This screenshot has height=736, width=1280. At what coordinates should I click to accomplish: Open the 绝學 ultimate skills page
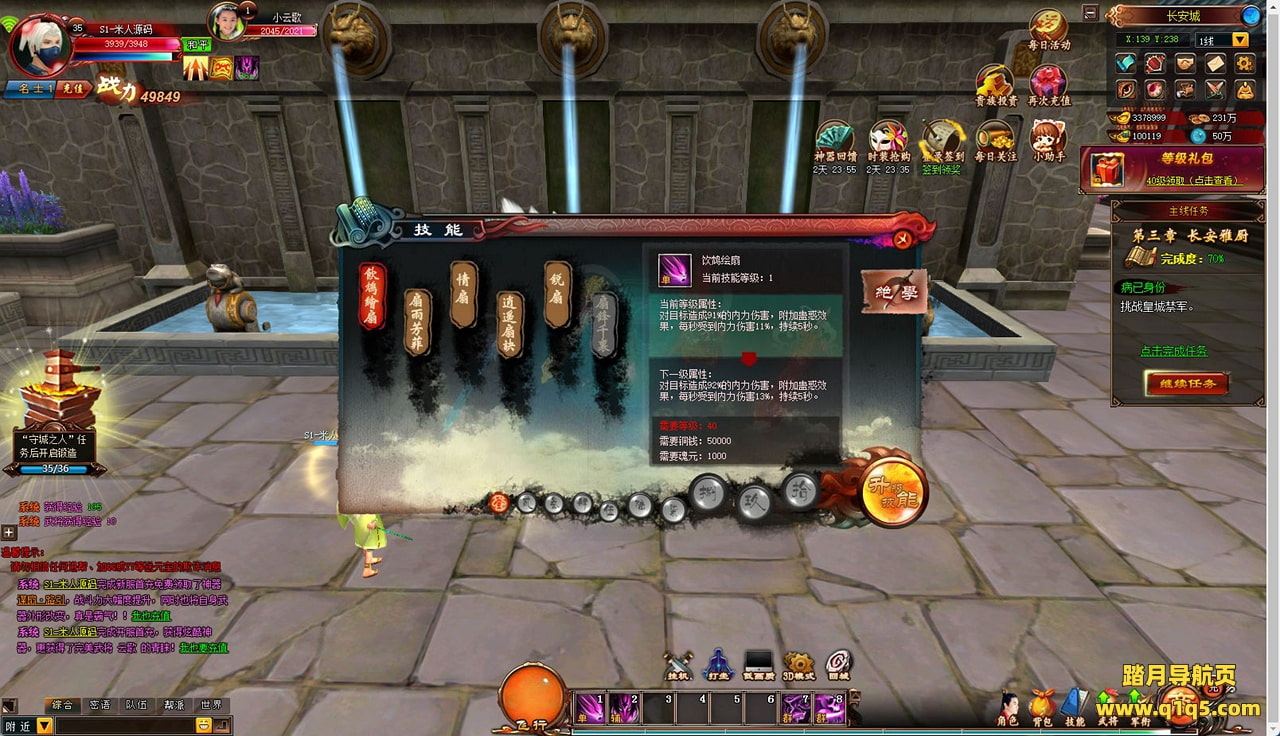[893, 292]
